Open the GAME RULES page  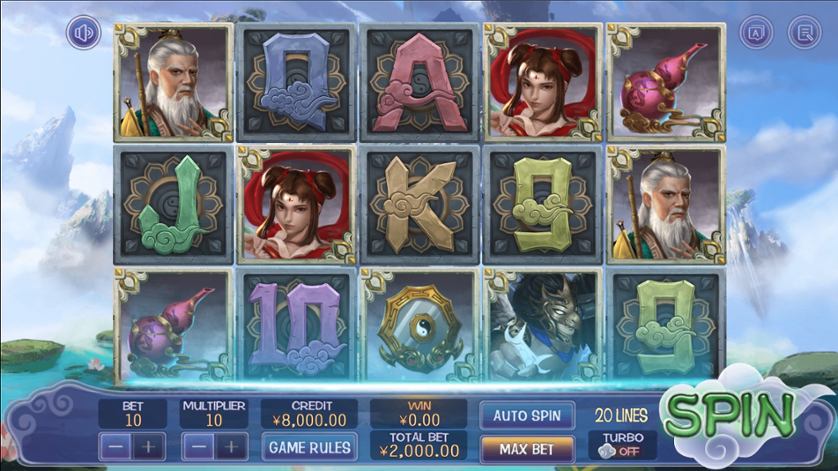309,446
